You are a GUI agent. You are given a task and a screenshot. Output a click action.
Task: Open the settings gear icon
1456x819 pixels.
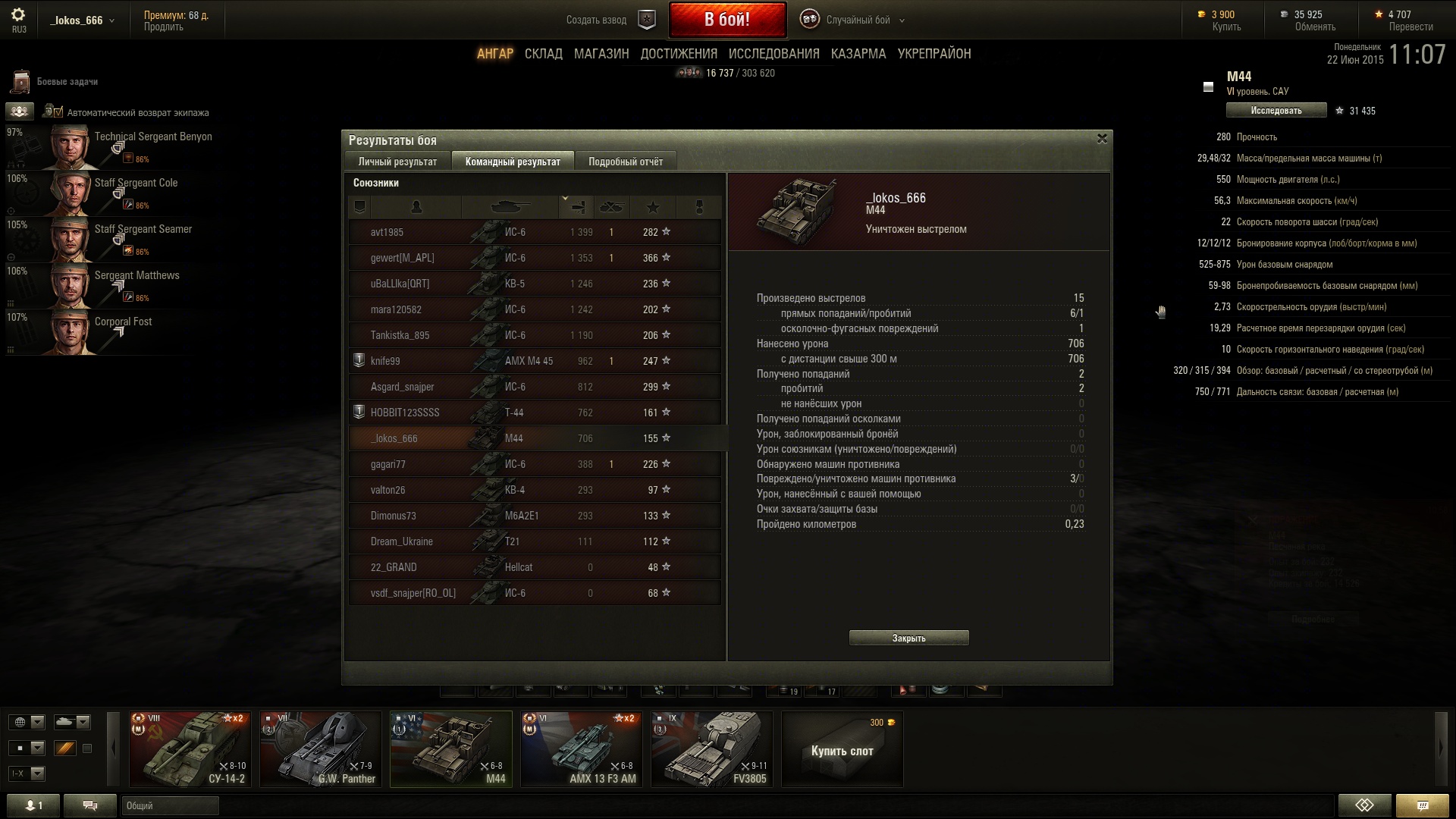tap(18, 14)
